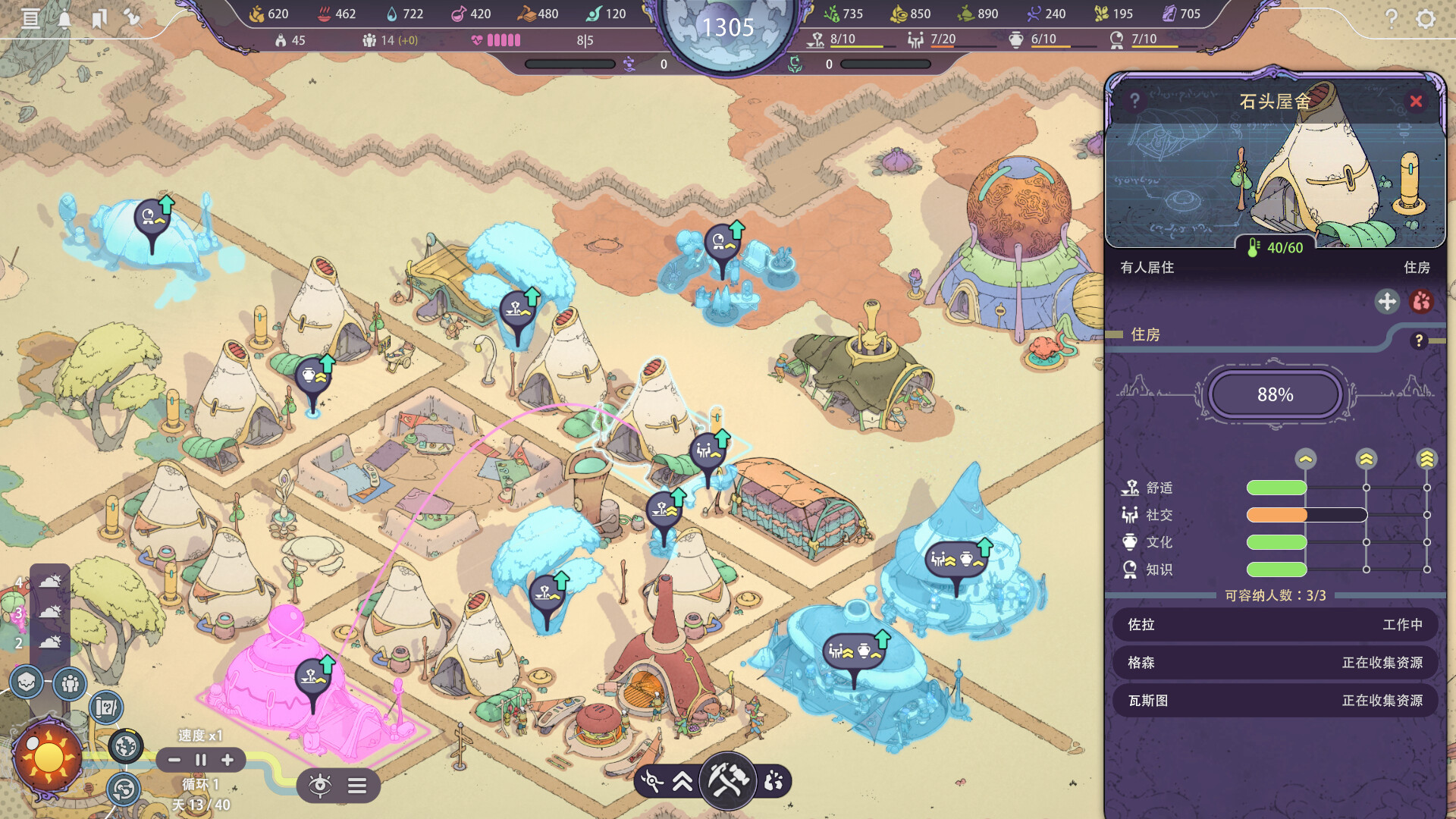Open the three-line list menu button
The width and height of the screenshot is (1456, 819).
tap(357, 786)
